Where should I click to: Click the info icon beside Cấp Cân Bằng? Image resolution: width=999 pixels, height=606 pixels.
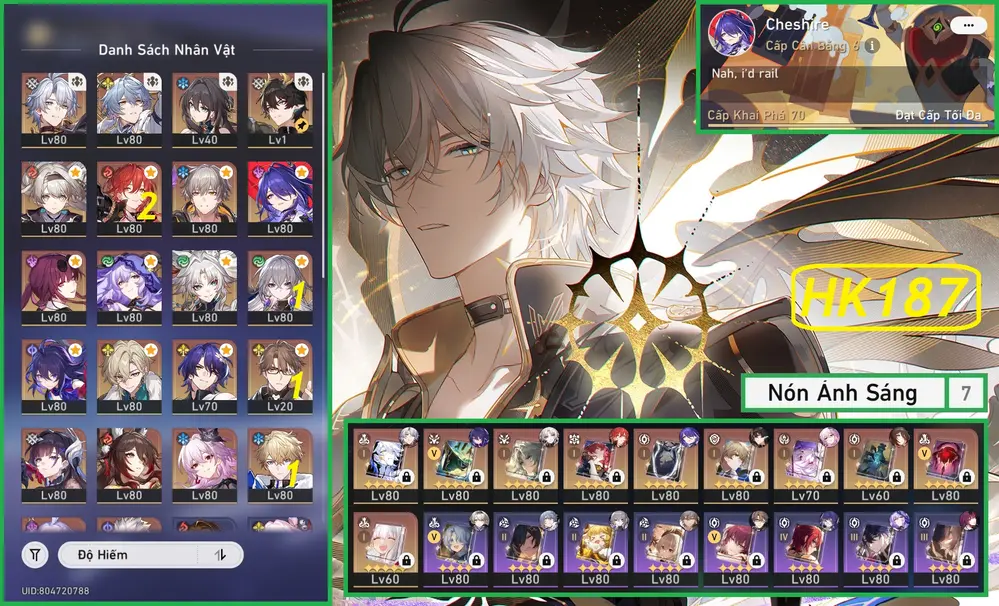[x=872, y=46]
